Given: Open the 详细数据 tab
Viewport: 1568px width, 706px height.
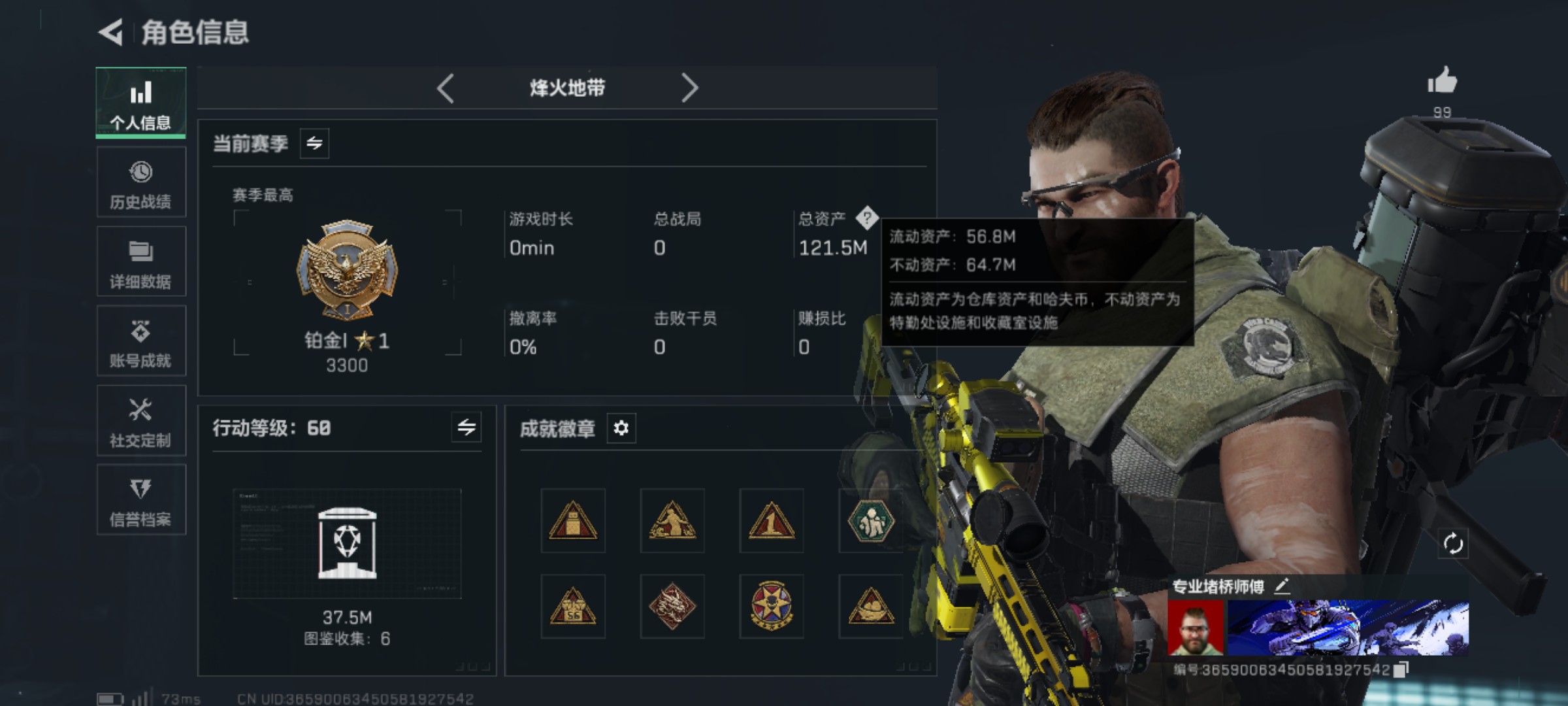Looking at the screenshot, I should [x=141, y=262].
